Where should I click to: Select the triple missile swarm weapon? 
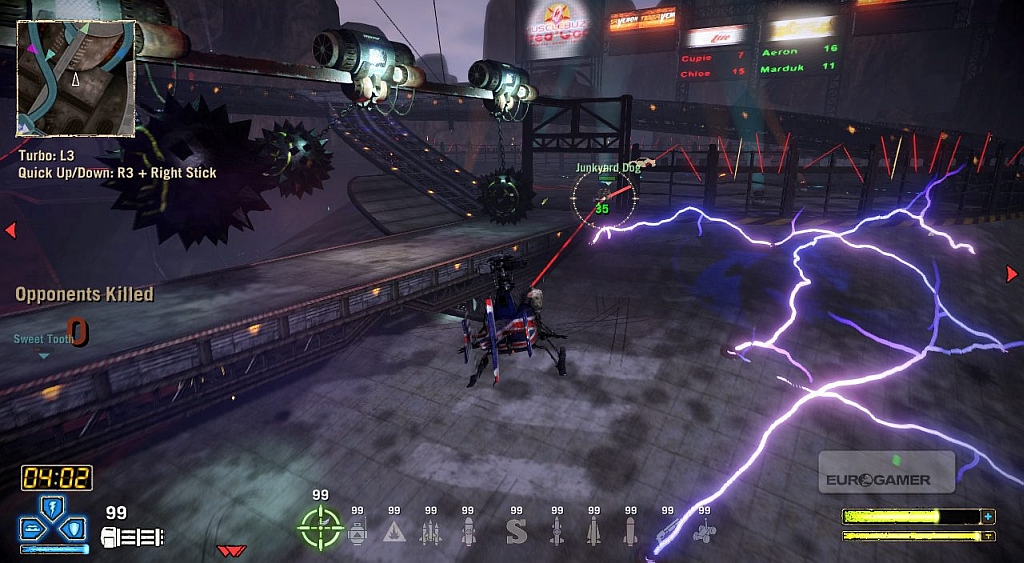pyautogui.click(x=430, y=531)
